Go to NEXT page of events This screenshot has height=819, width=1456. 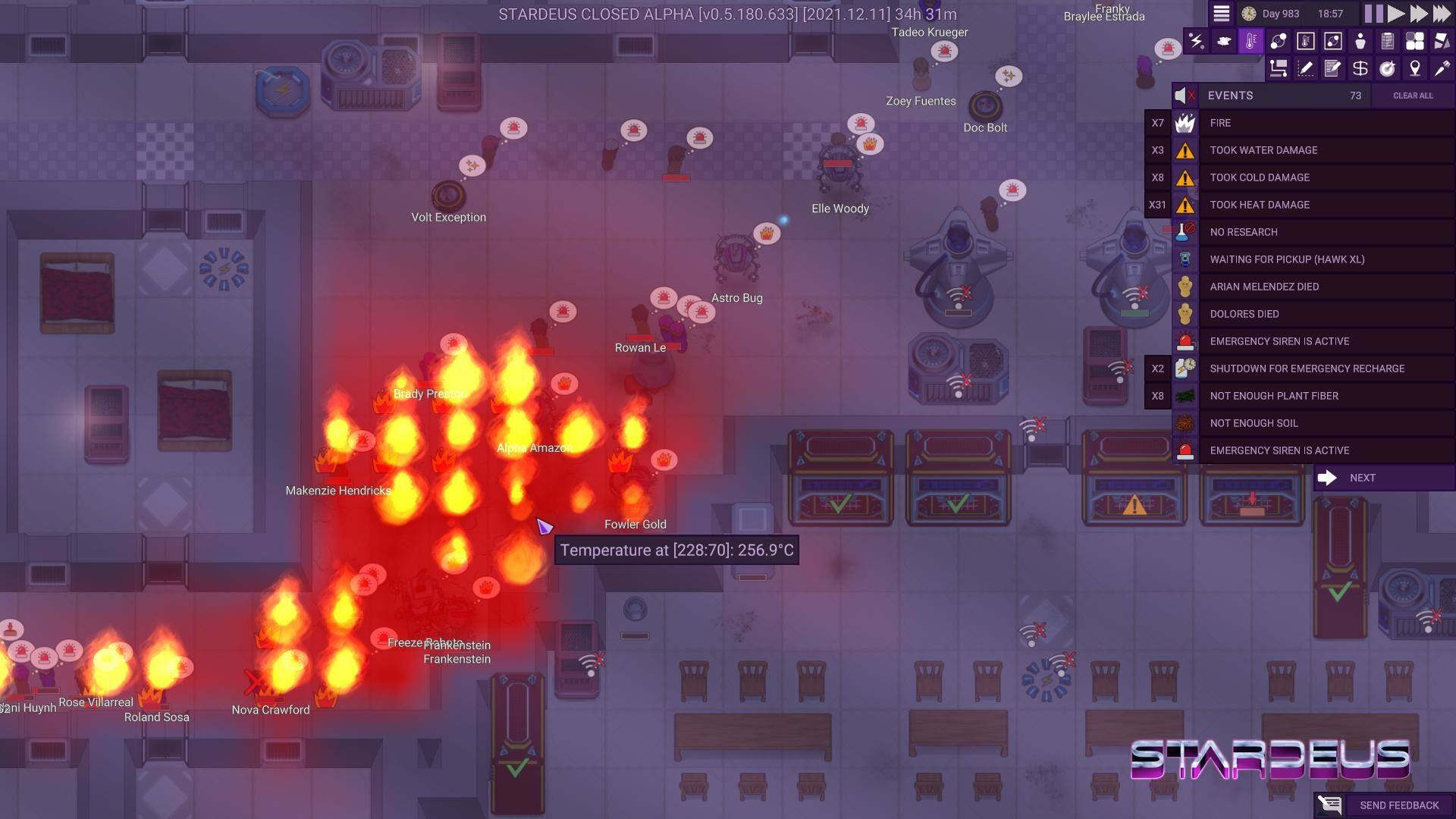[1361, 478]
